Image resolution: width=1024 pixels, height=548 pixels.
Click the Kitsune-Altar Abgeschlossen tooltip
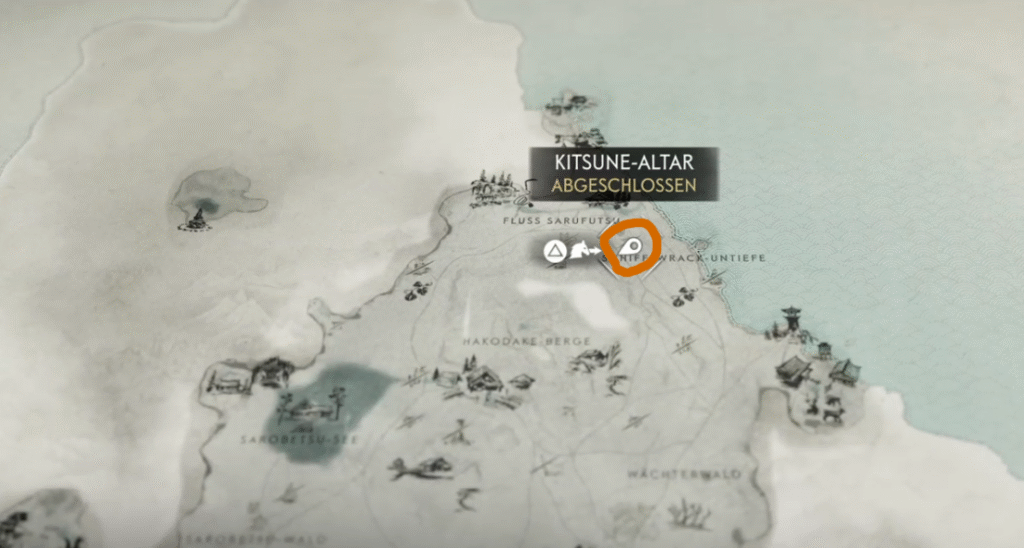click(x=624, y=173)
